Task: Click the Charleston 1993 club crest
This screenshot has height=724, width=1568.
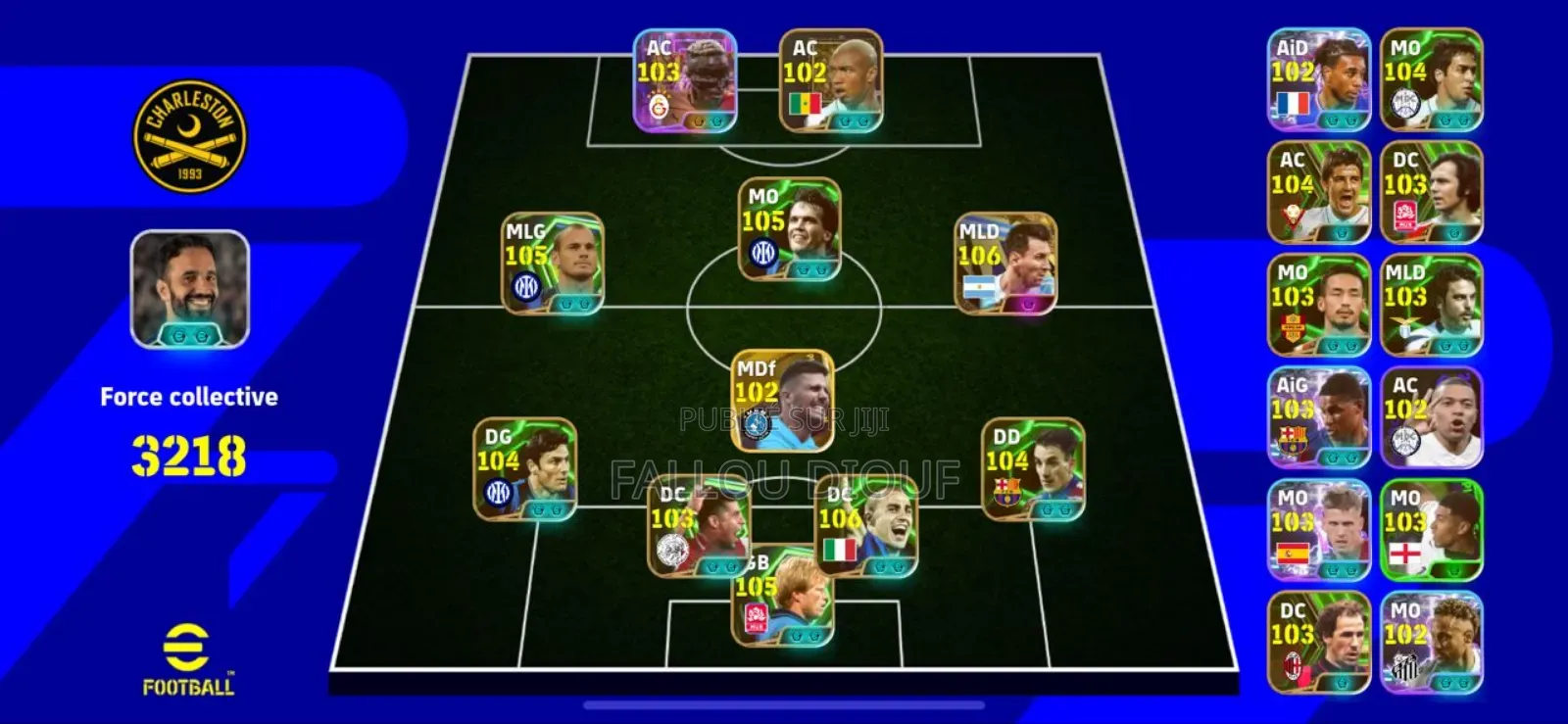Action: [x=189, y=135]
